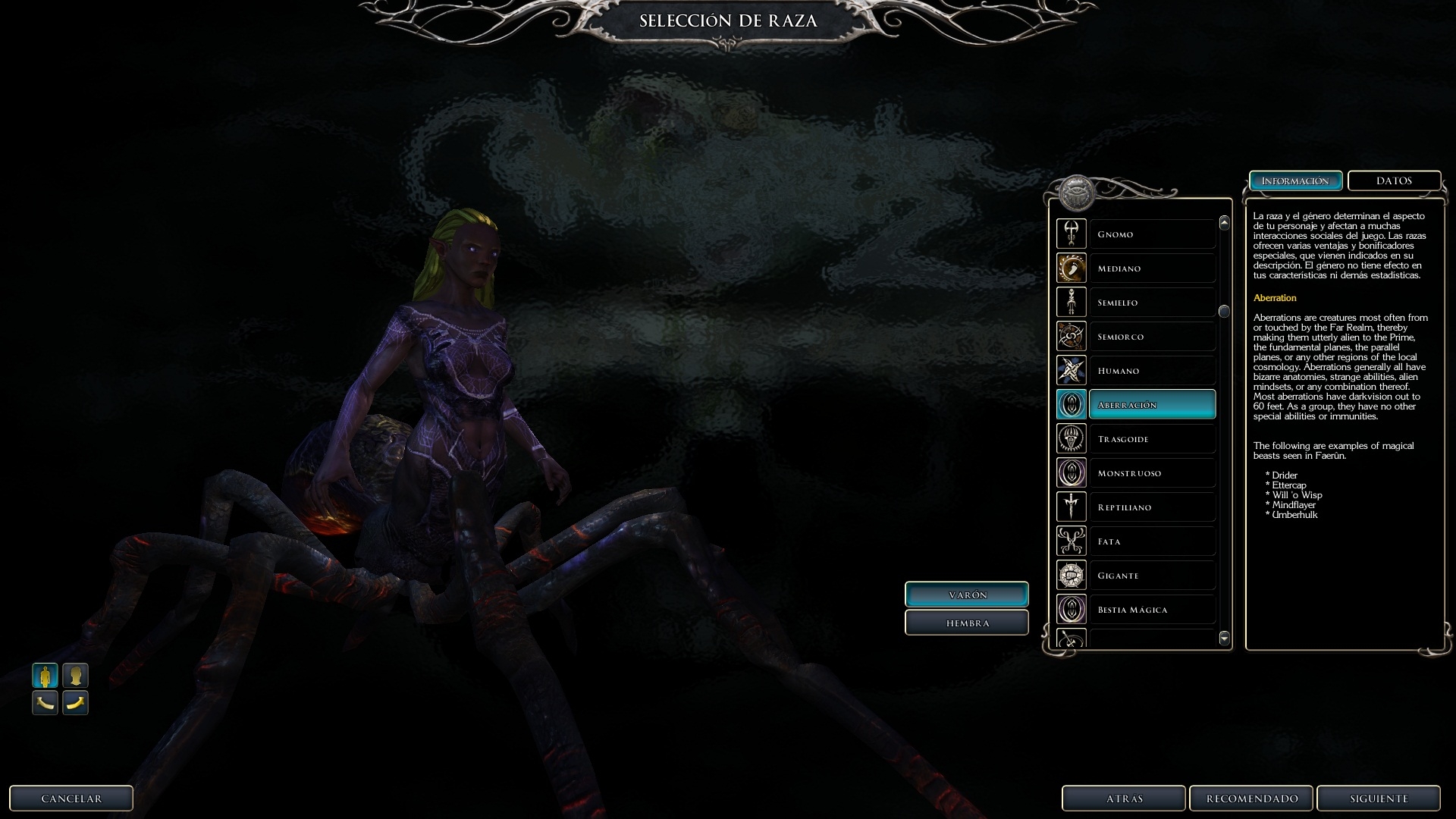Screen dimensions: 1456x819
Task: Go back with the Atrás button
Action: [x=1123, y=799]
